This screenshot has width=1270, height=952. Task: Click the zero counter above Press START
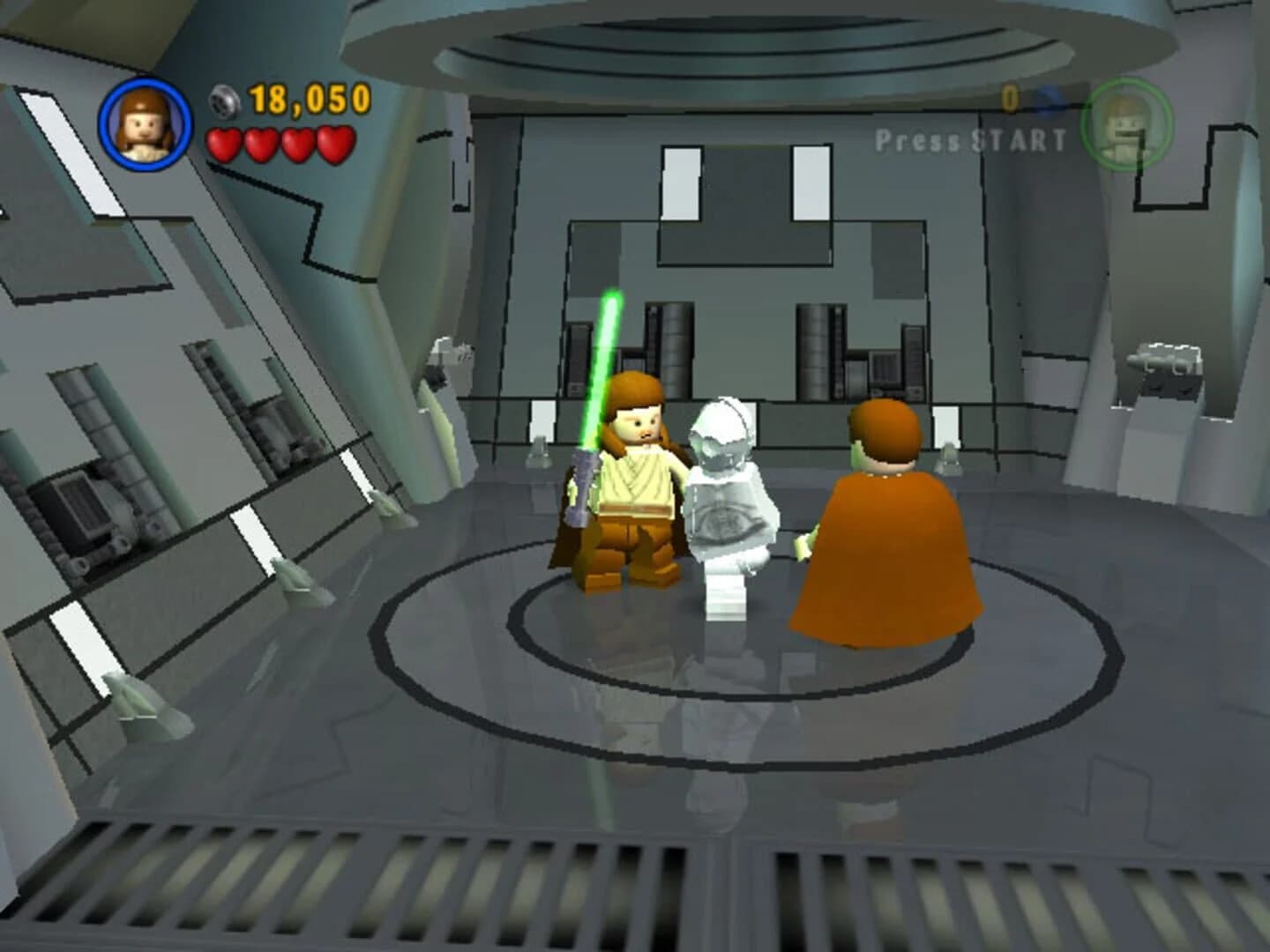tap(1011, 97)
